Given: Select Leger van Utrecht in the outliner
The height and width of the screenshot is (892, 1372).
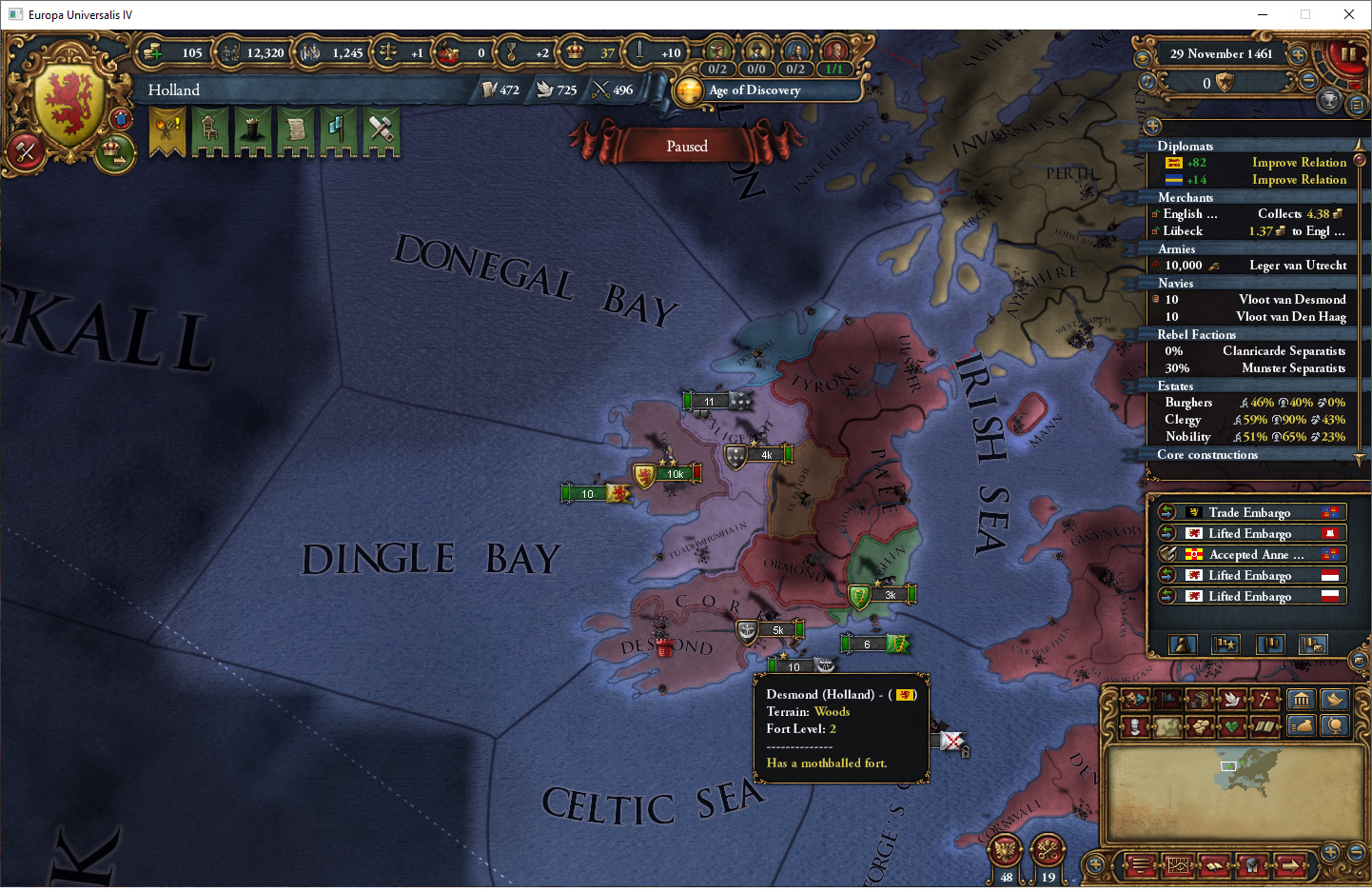Looking at the screenshot, I should pyautogui.click(x=1254, y=266).
